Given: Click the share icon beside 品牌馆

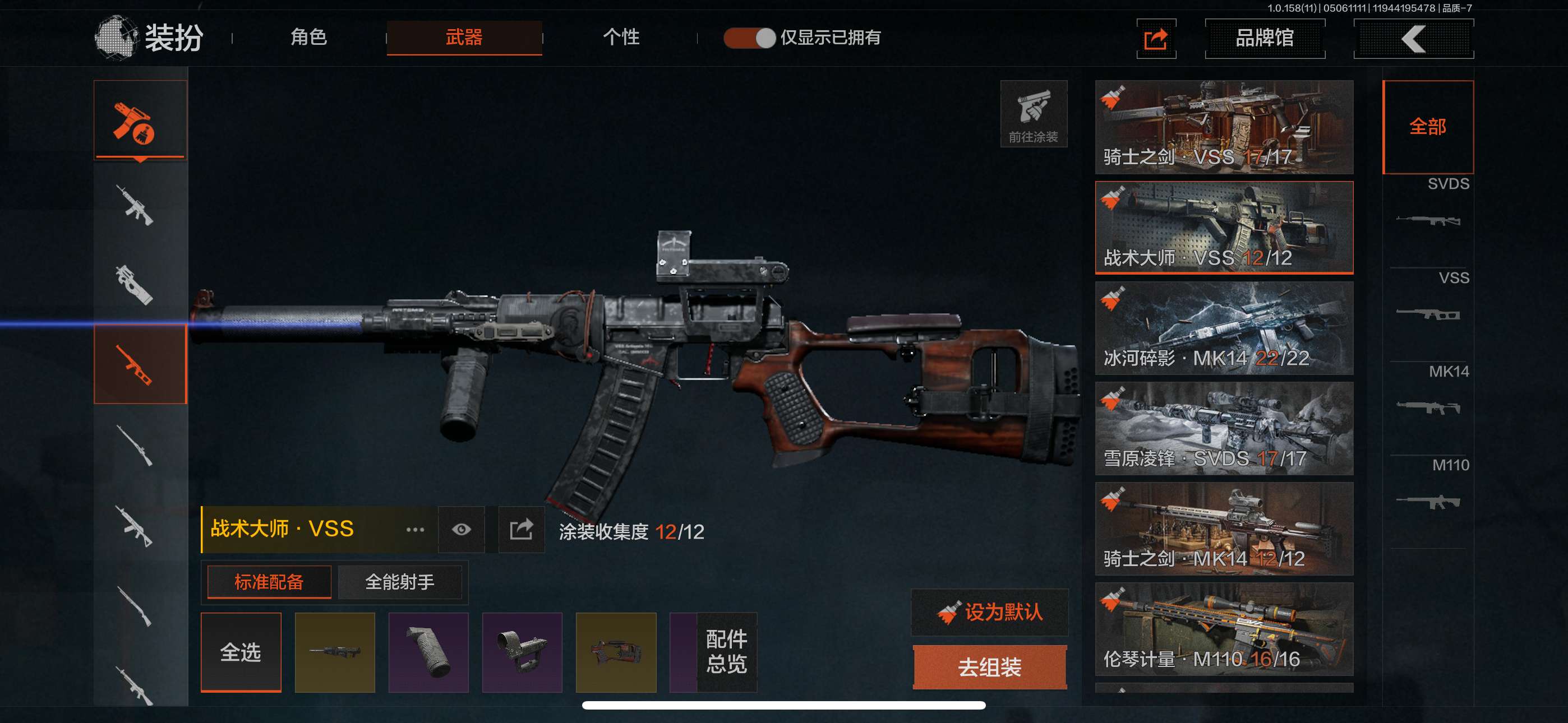Looking at the screenshot, I should pyautogui.click(x=1155, y=39).
